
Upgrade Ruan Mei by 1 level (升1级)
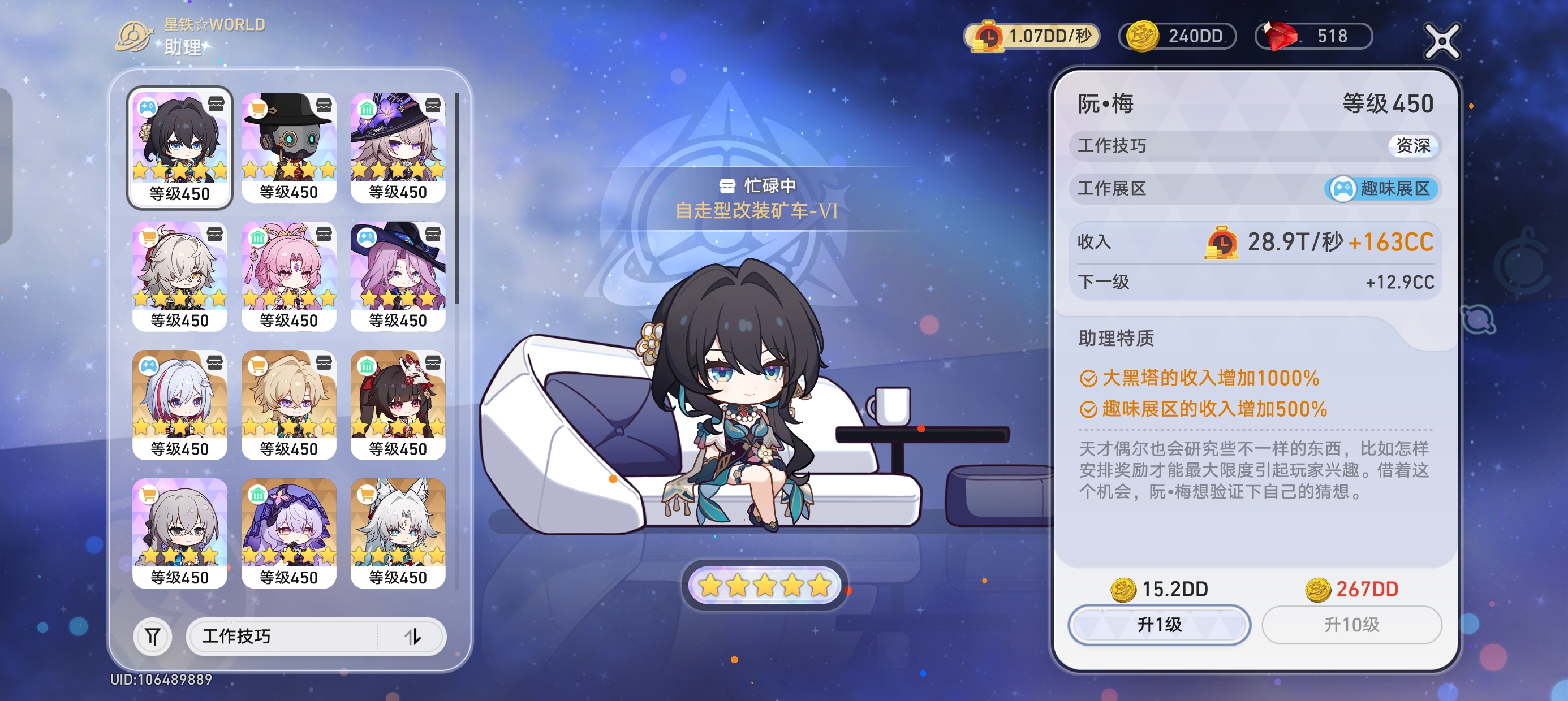coord(1159,624)
